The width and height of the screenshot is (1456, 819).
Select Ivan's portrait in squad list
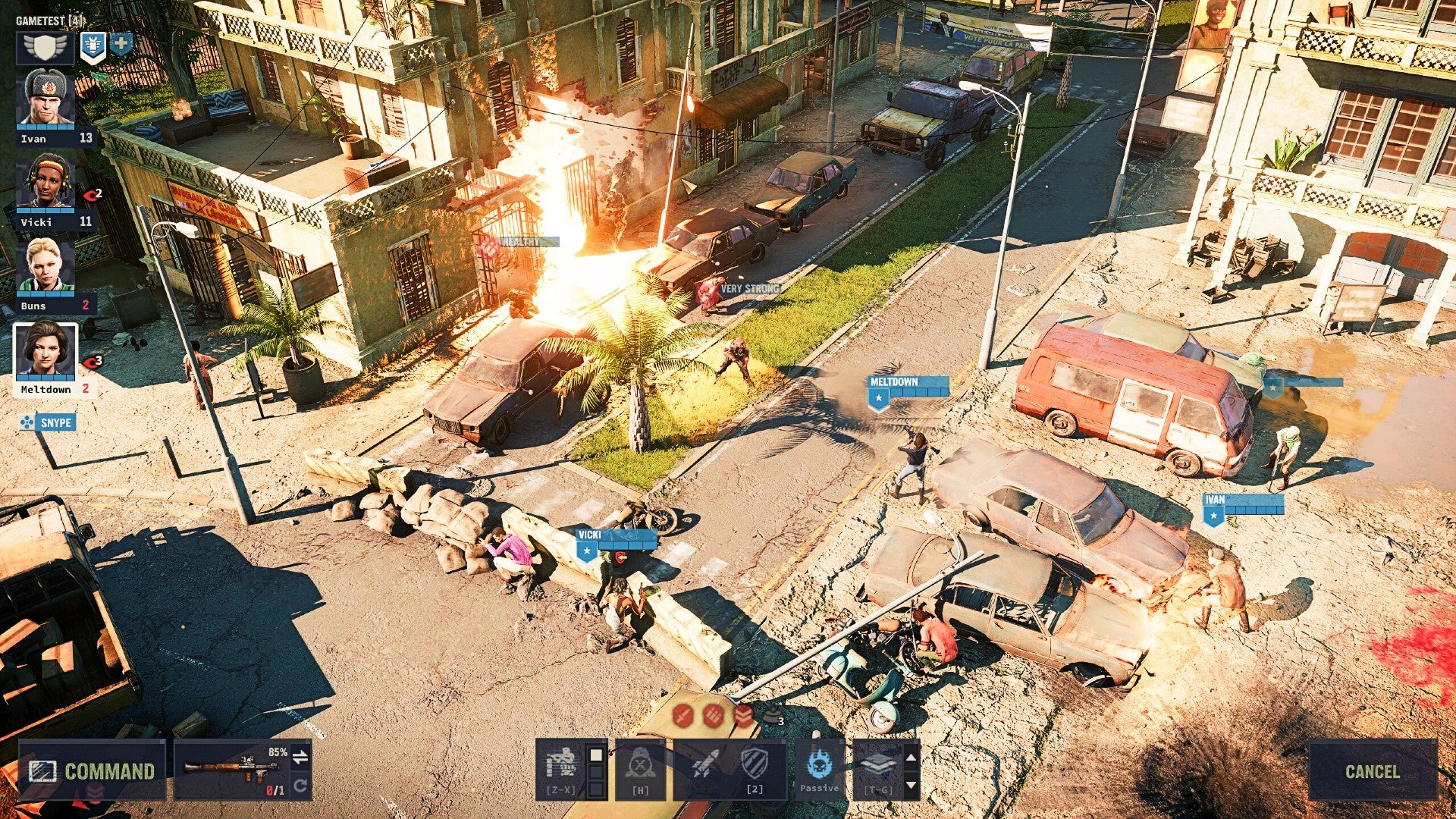[45, 99]
